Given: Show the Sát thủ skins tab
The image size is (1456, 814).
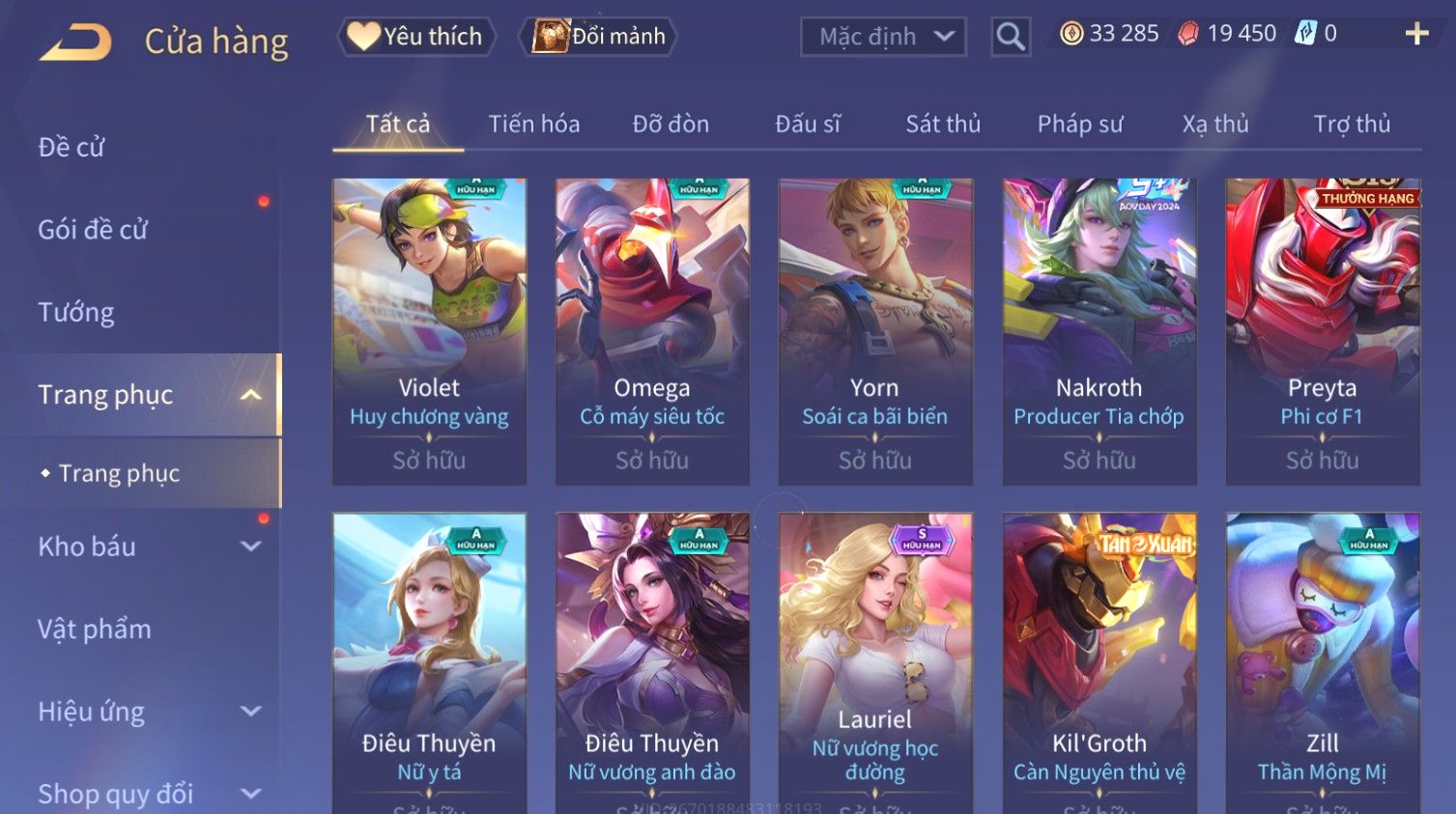Looking at the screenshot, I should point(942,125).
